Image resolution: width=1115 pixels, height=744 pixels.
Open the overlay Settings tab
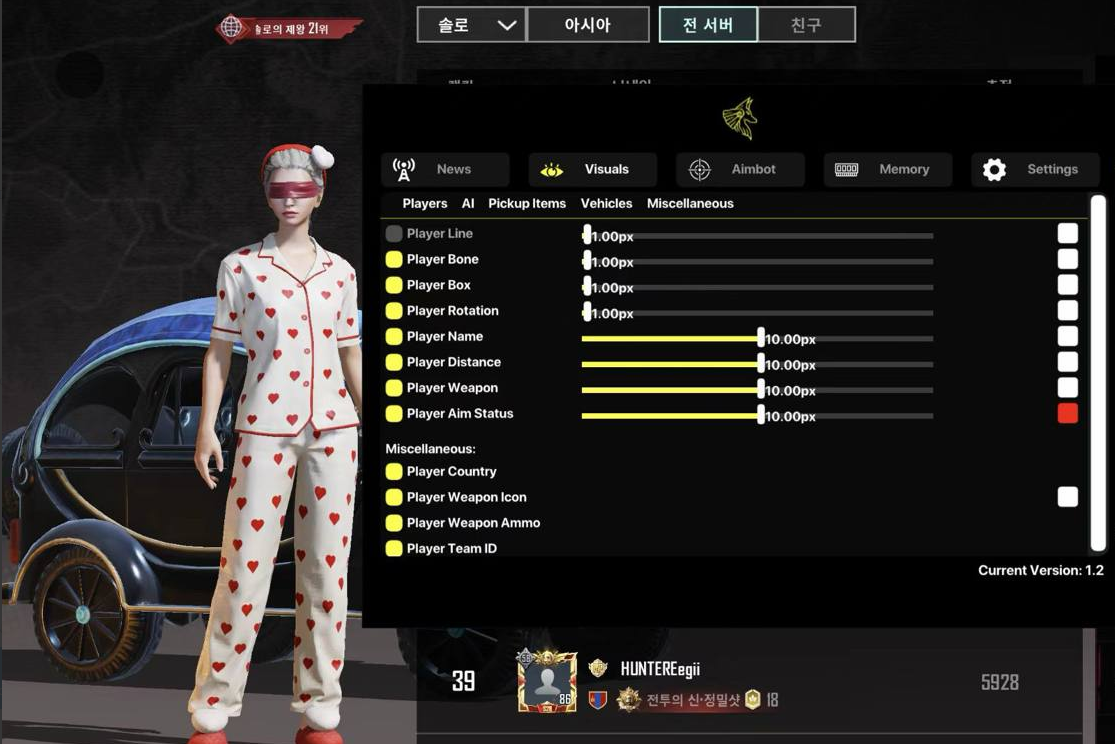(x=1035, y=169)
